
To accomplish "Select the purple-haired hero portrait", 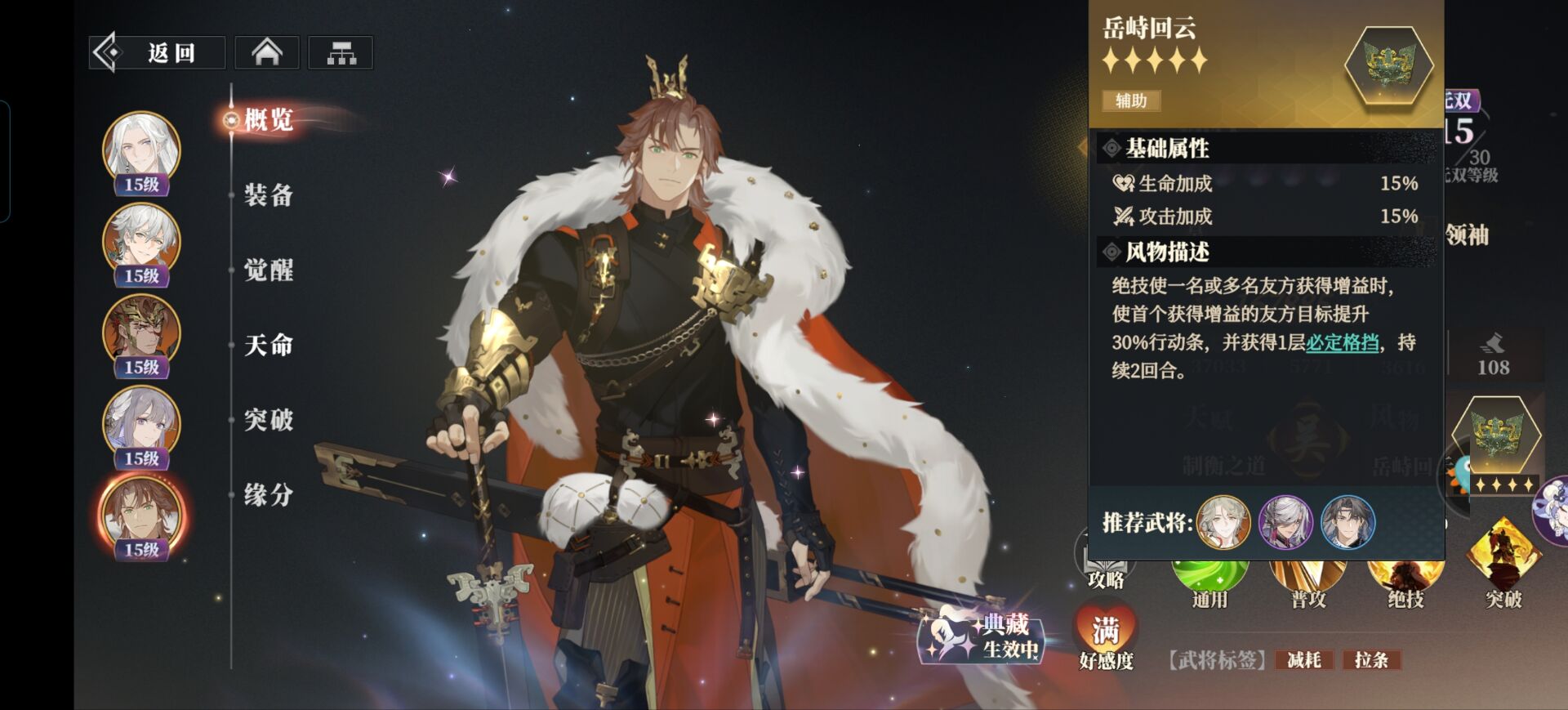I will tap(141, 425).
